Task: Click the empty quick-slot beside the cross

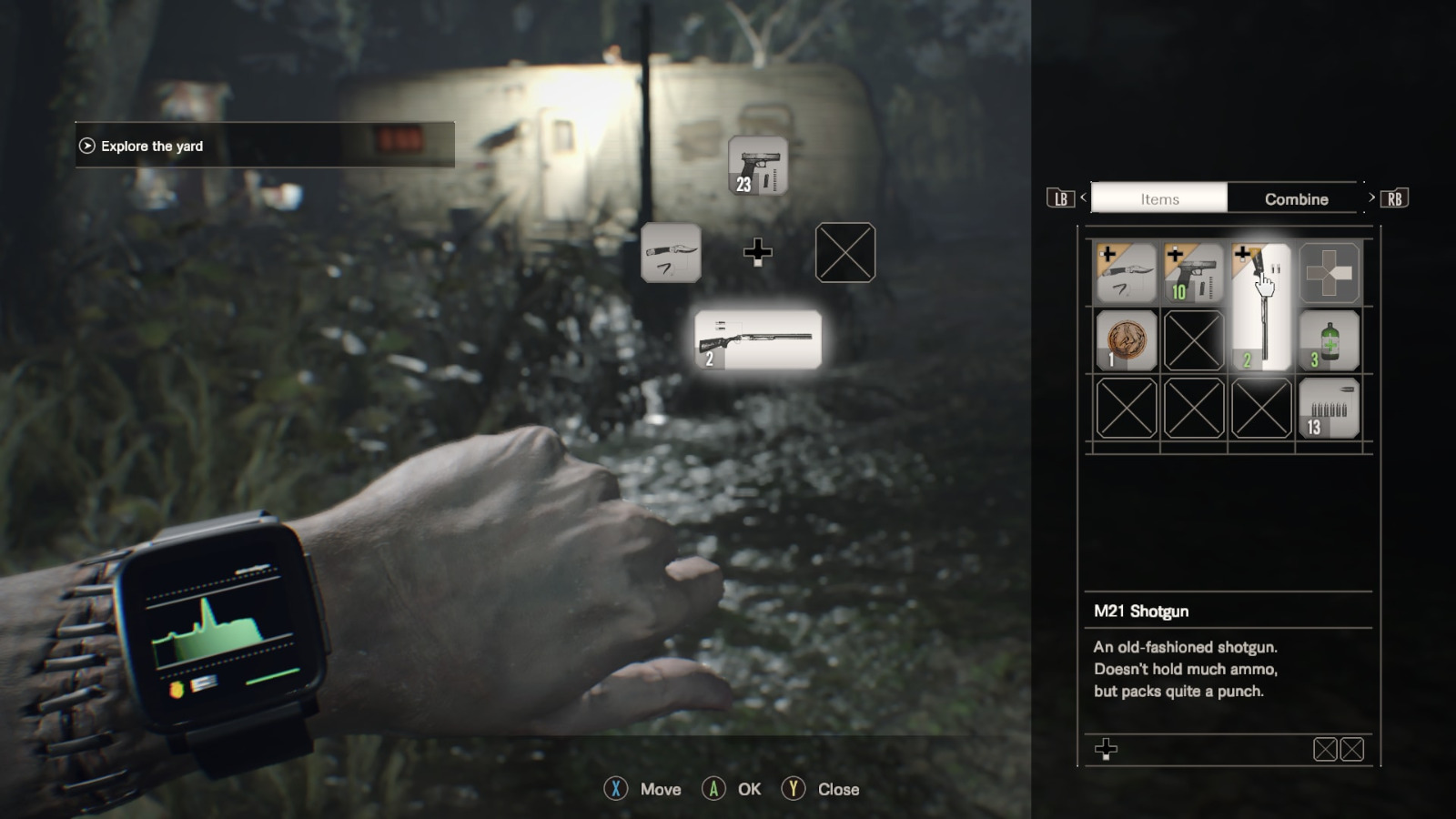Action: [844, 253]
